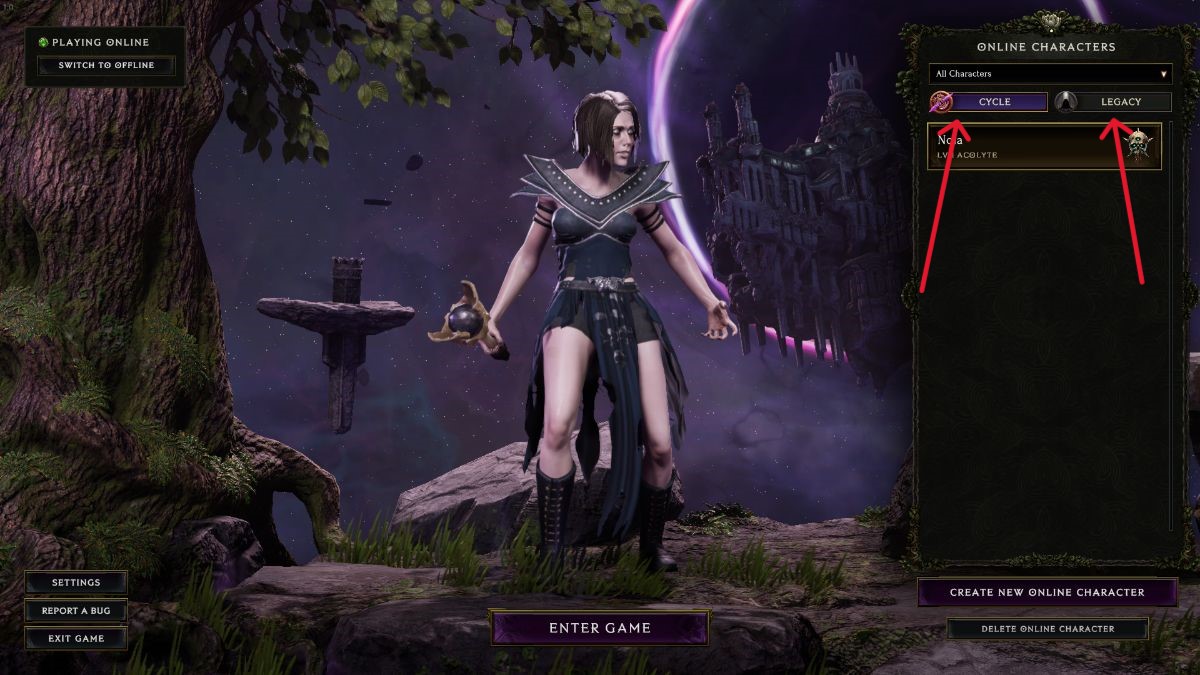Select the Cycle tab
Viewport: 1200px width, 675px height.
[x=996, y=102]
